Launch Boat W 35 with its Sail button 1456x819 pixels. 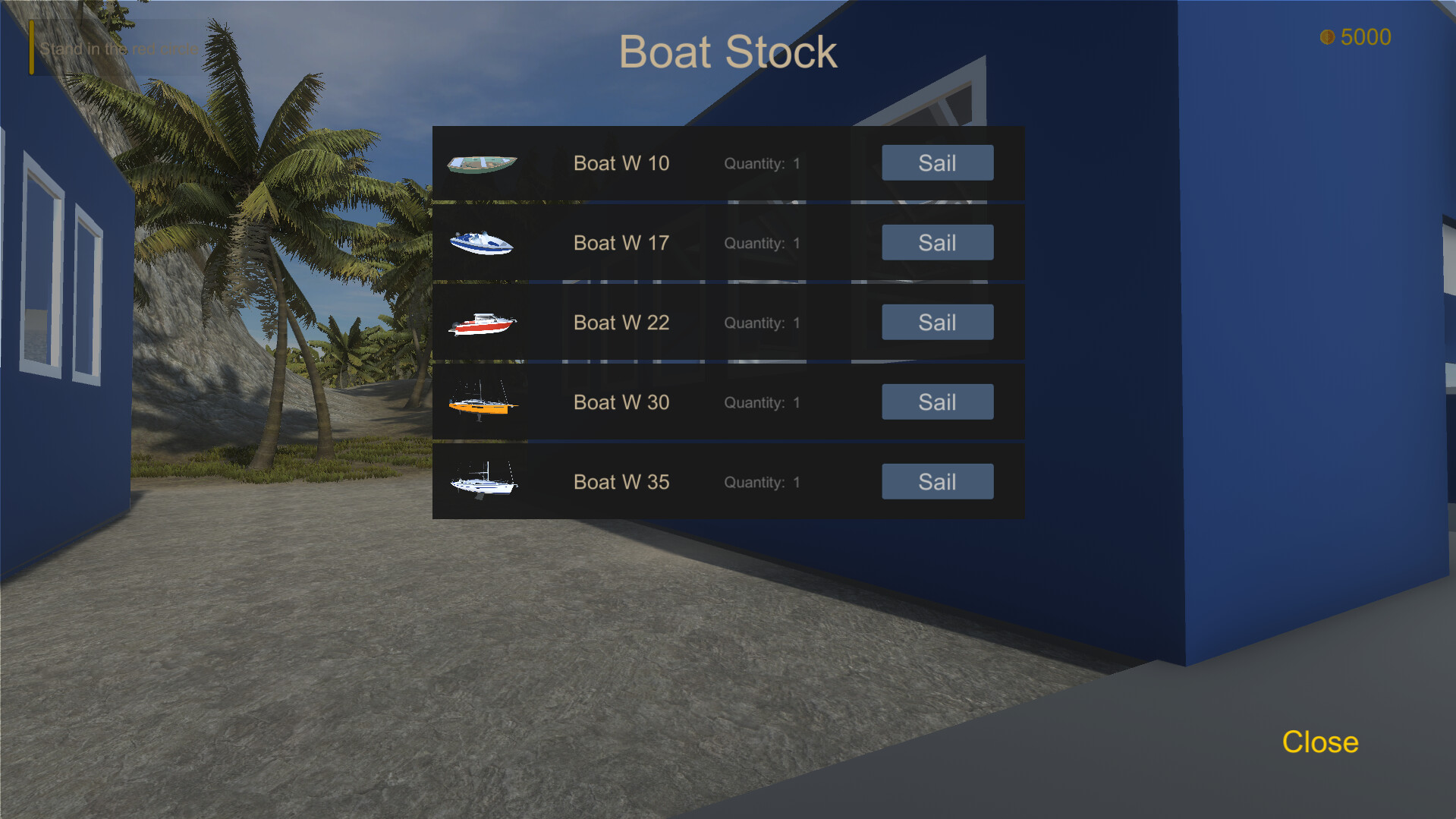click(x=937, y=481)
